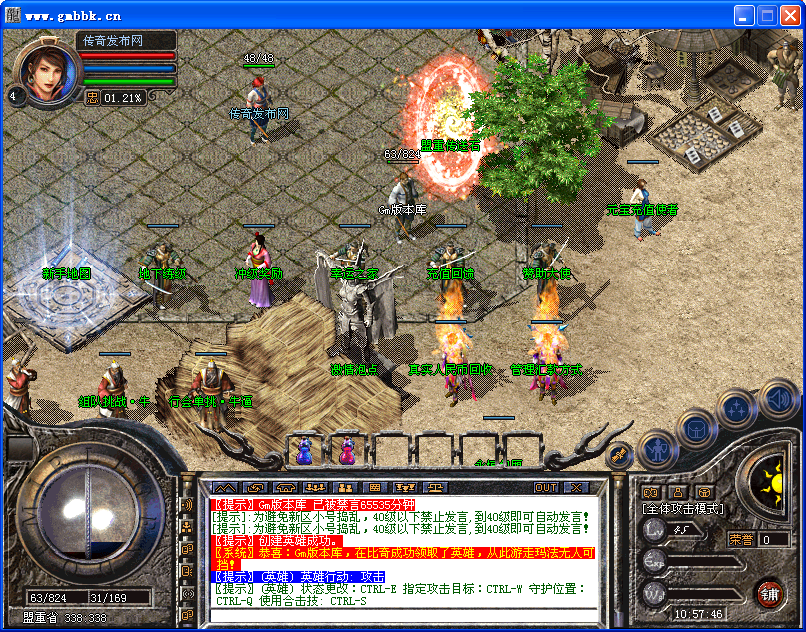Click the OUT button above the chat
Screen dimensions: 806x632
tap(546, 487)
